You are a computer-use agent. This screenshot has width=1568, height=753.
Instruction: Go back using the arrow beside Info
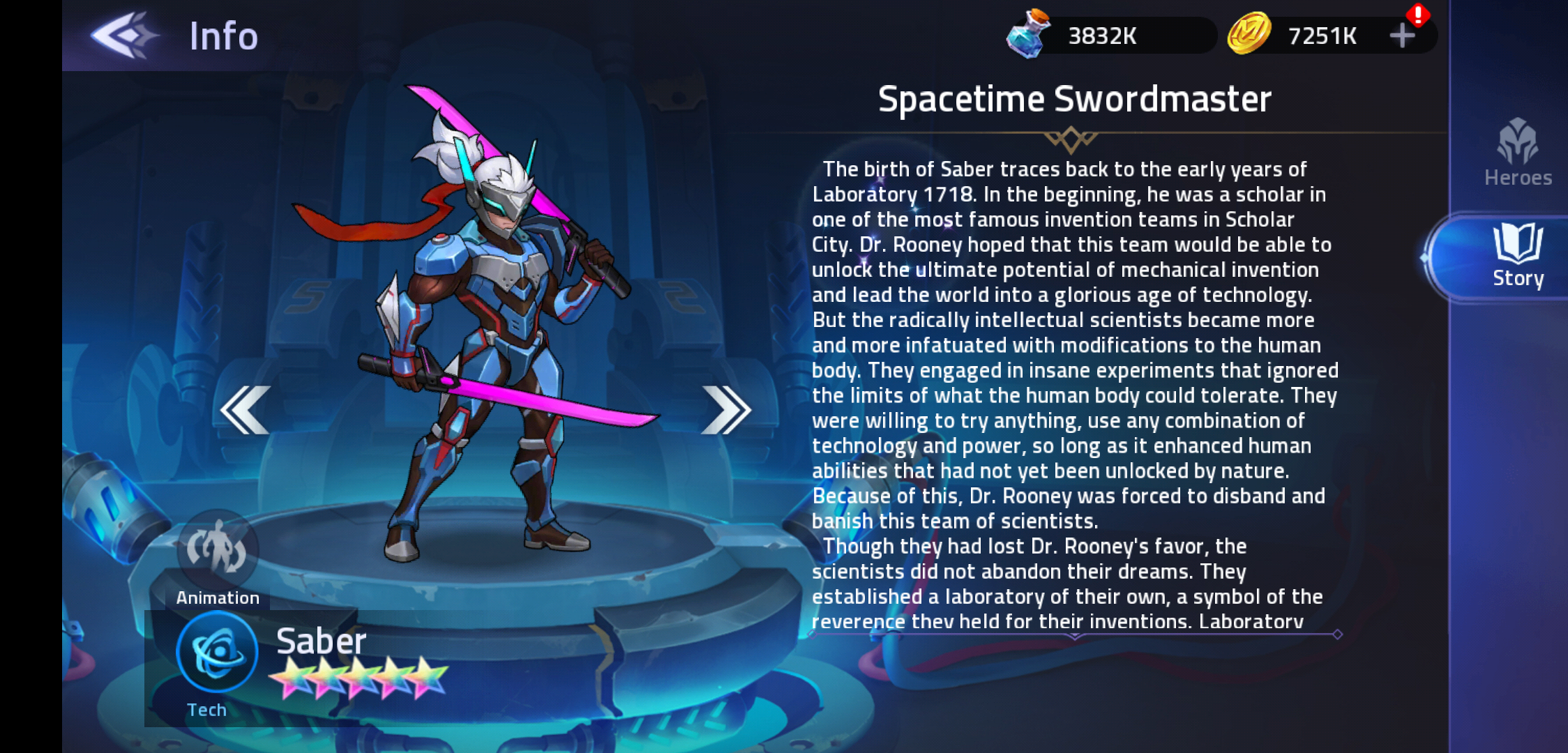click(x=124, y=35)
